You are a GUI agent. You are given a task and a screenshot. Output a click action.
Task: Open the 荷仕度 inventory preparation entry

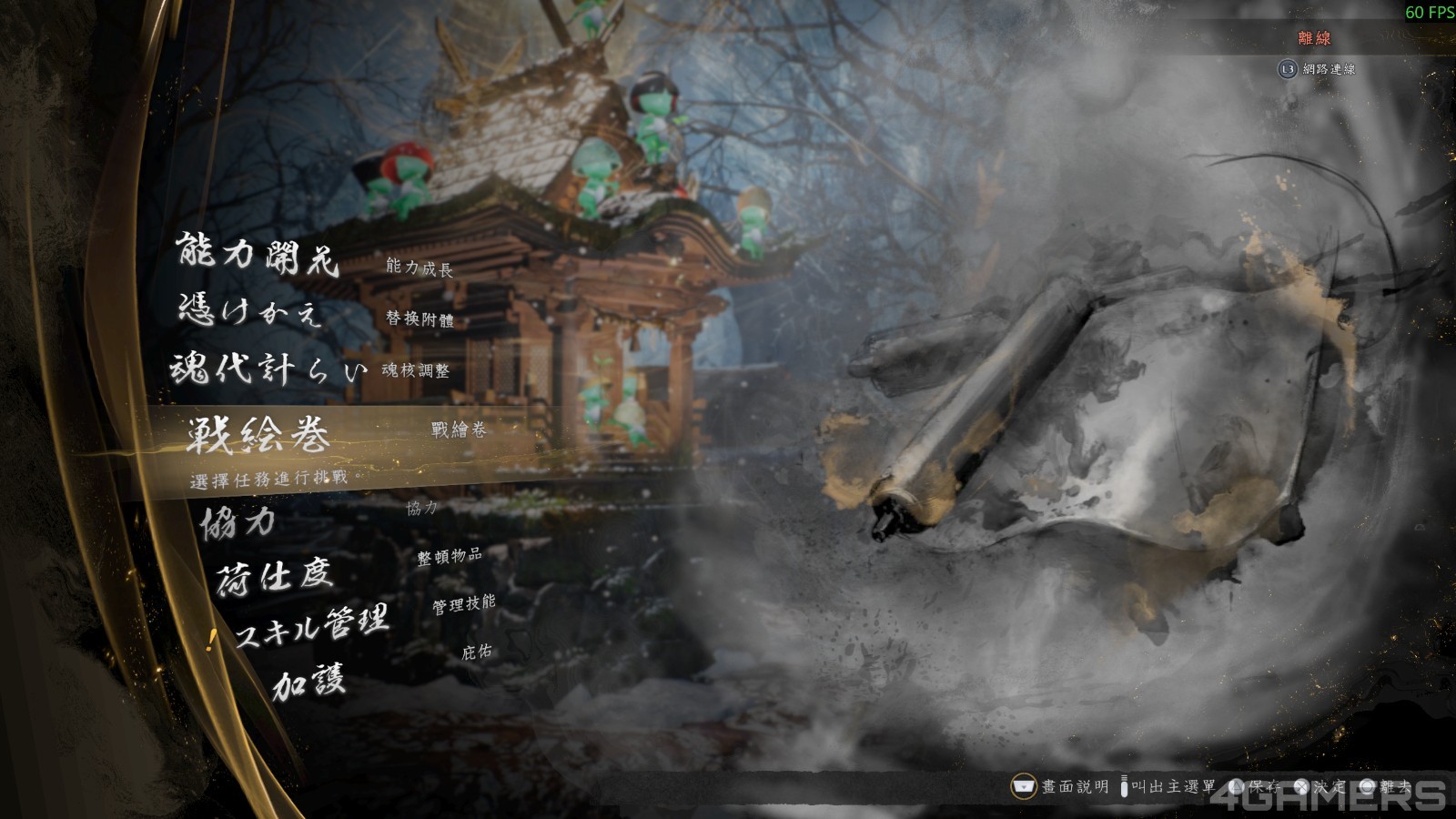(273, 575)
